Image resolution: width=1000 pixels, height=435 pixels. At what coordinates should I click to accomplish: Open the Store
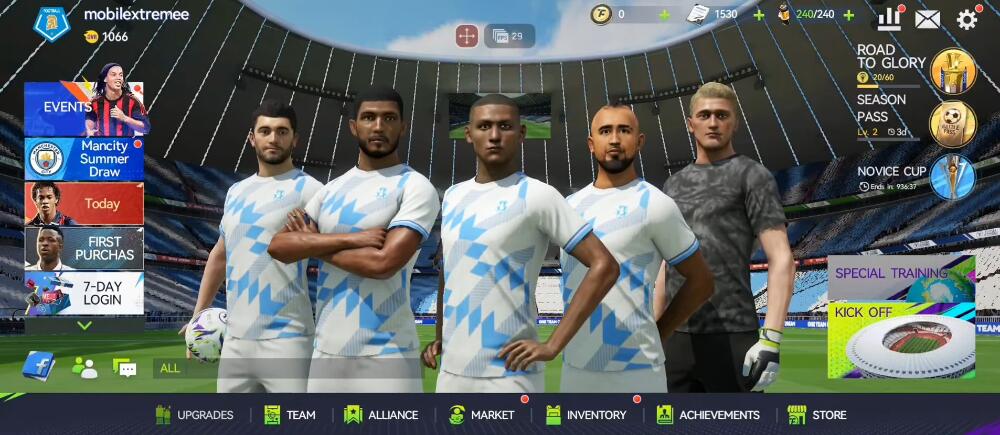click(x=817, y=415)
